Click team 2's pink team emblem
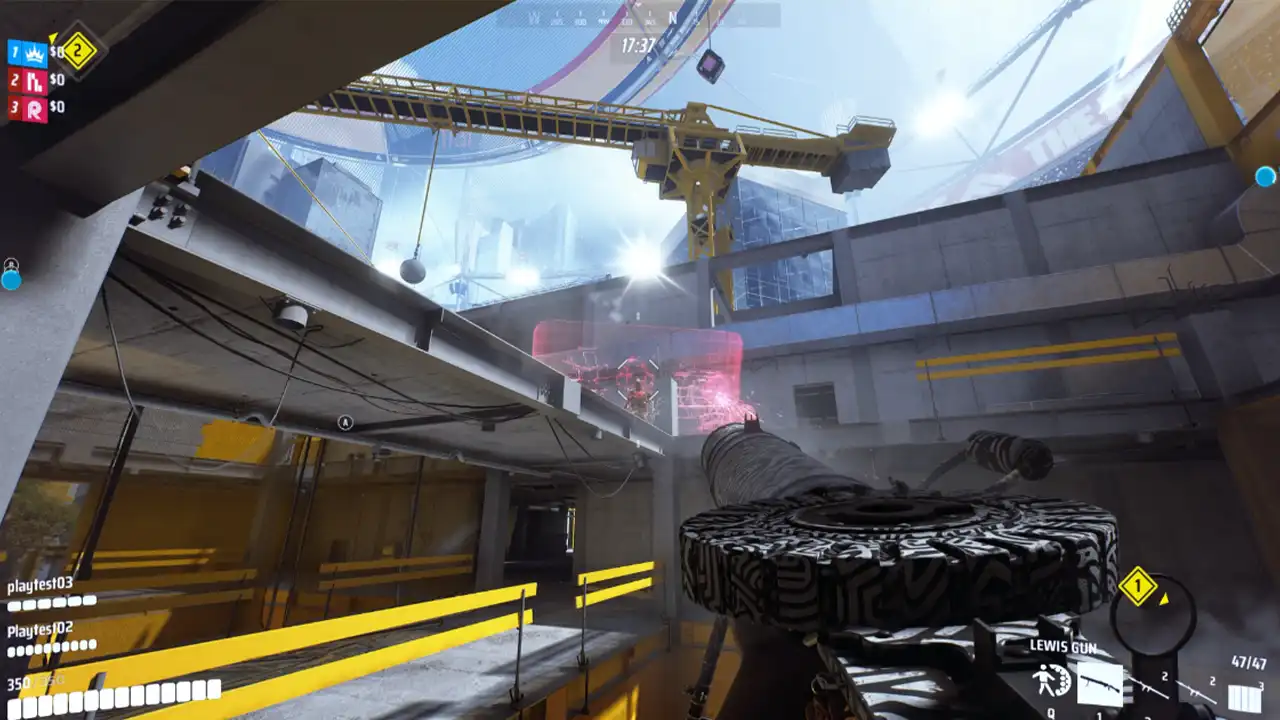1280x720 pixels. click(36, 79)
